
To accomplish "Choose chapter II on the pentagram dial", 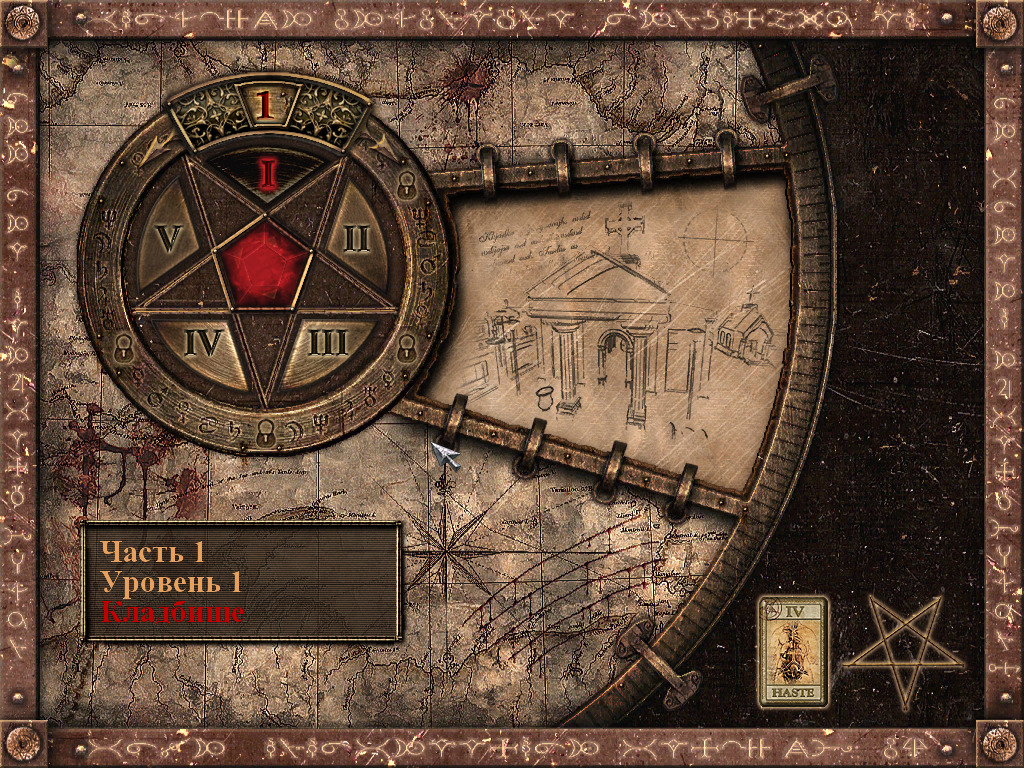I will click(357, 237).
